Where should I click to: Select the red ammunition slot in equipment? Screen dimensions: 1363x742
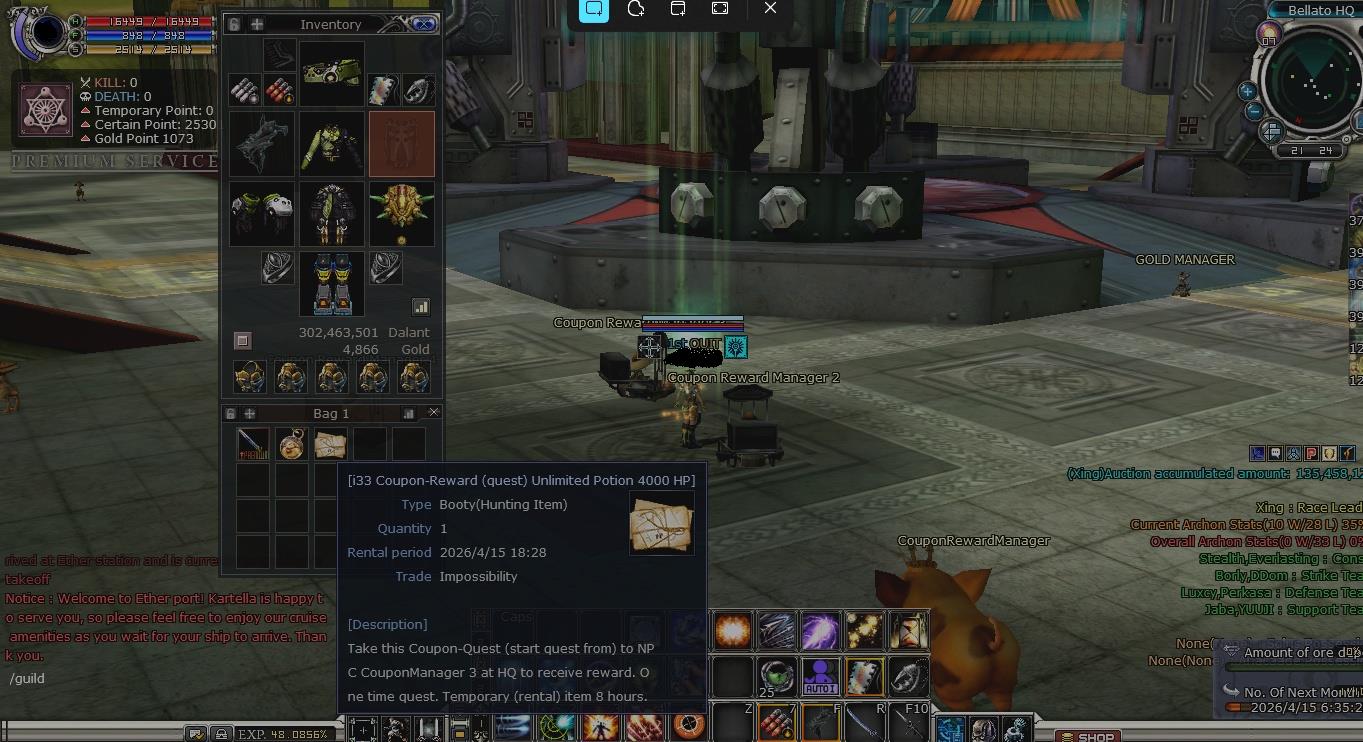tap(279, 91)
